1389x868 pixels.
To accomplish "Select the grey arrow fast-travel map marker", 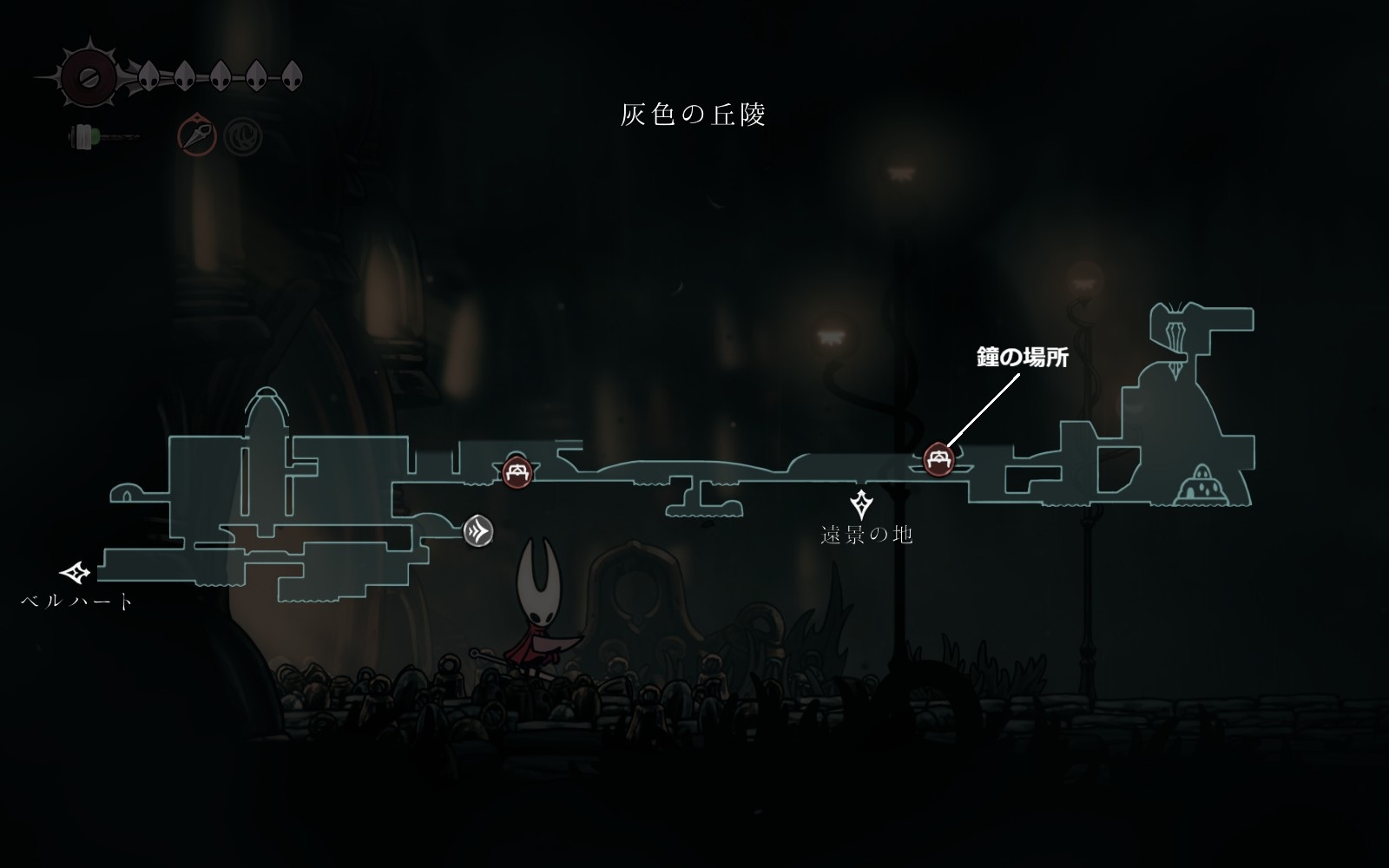I will coord(477,530).
